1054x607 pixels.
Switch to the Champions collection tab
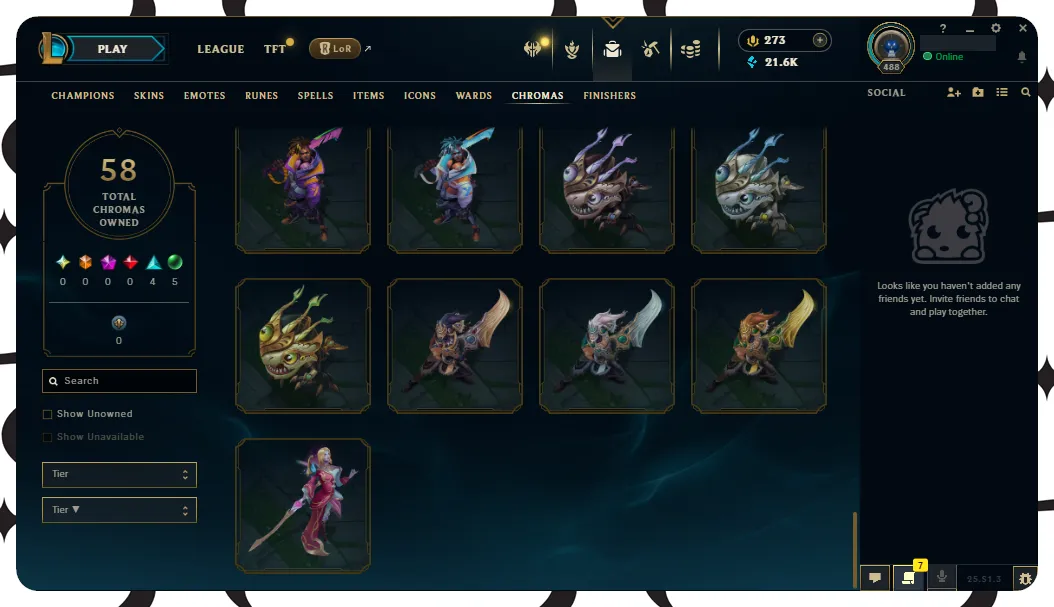tap(83, 96)
